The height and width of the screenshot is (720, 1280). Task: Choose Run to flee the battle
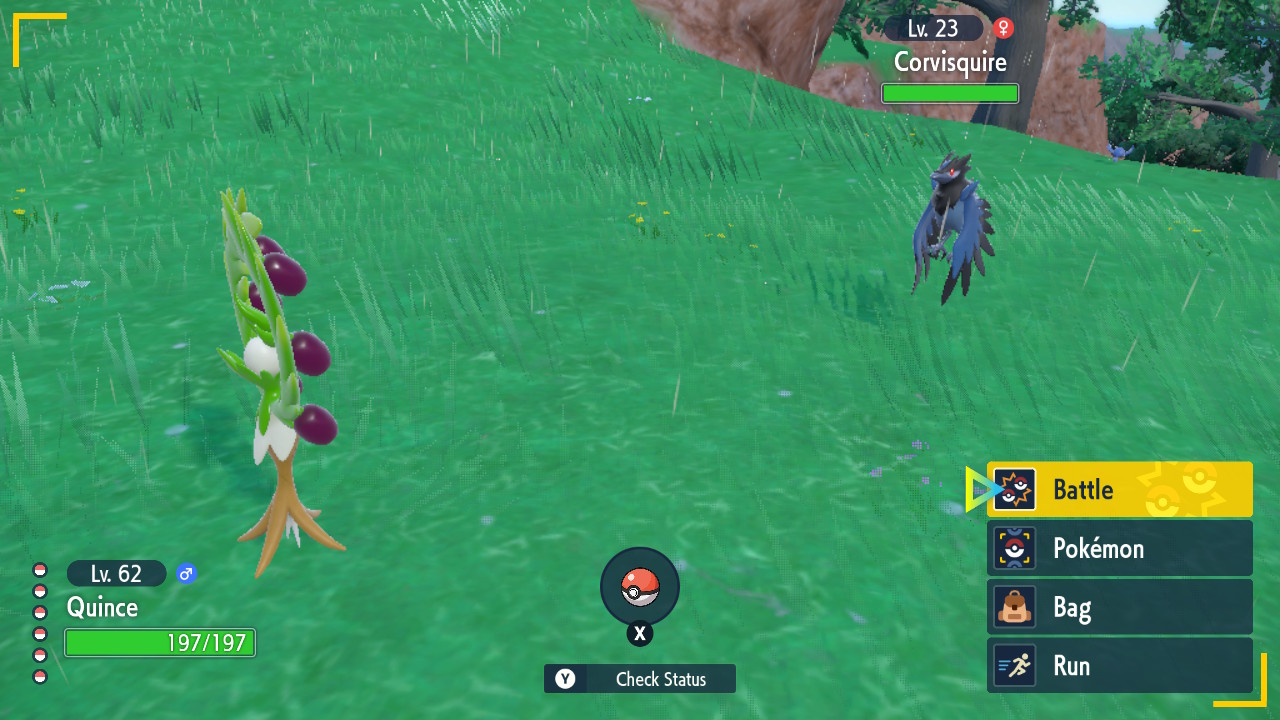coord(1119,666)
